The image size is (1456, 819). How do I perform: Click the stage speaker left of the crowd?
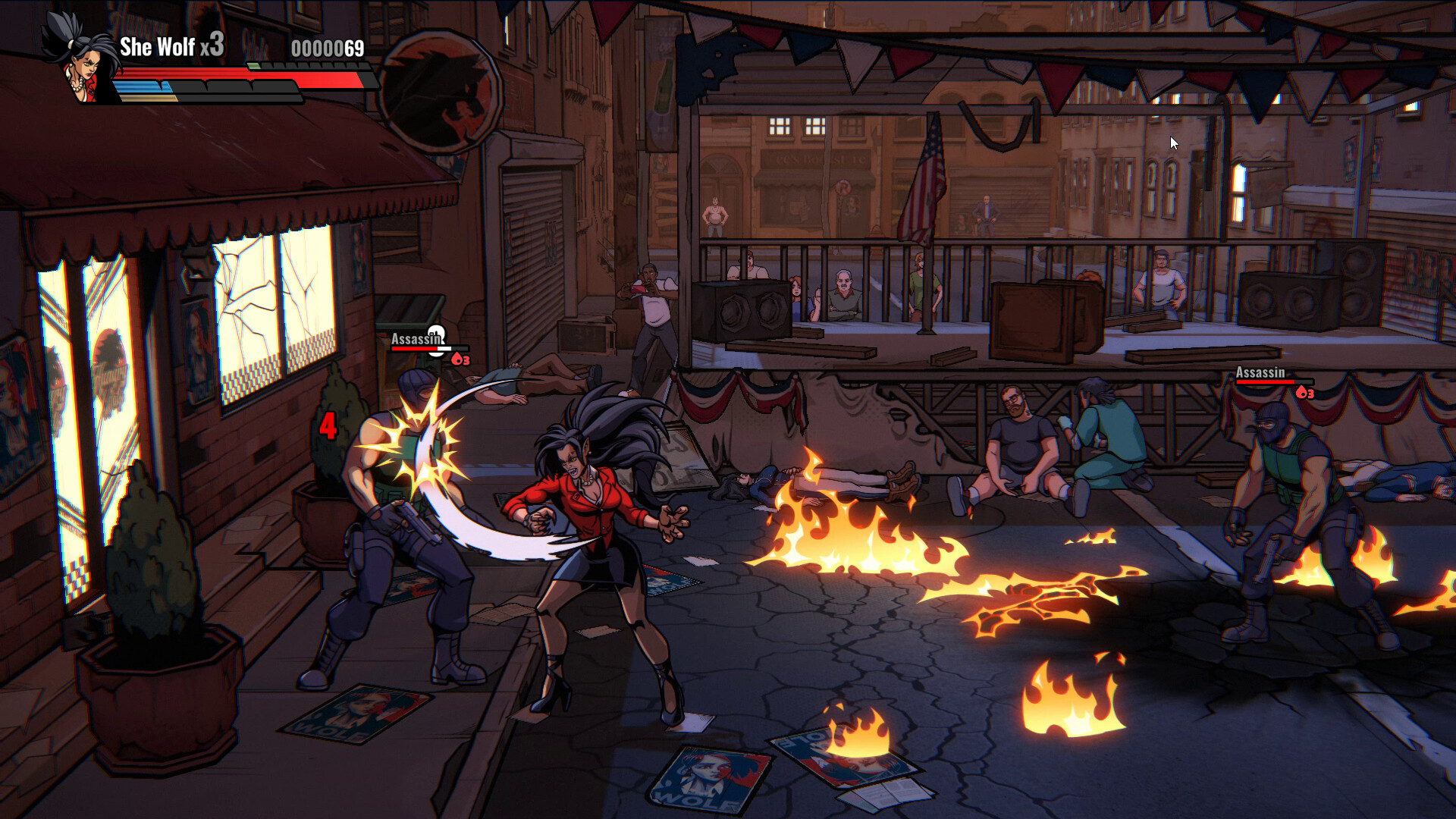pyautogui.click(x=743, y=312)
